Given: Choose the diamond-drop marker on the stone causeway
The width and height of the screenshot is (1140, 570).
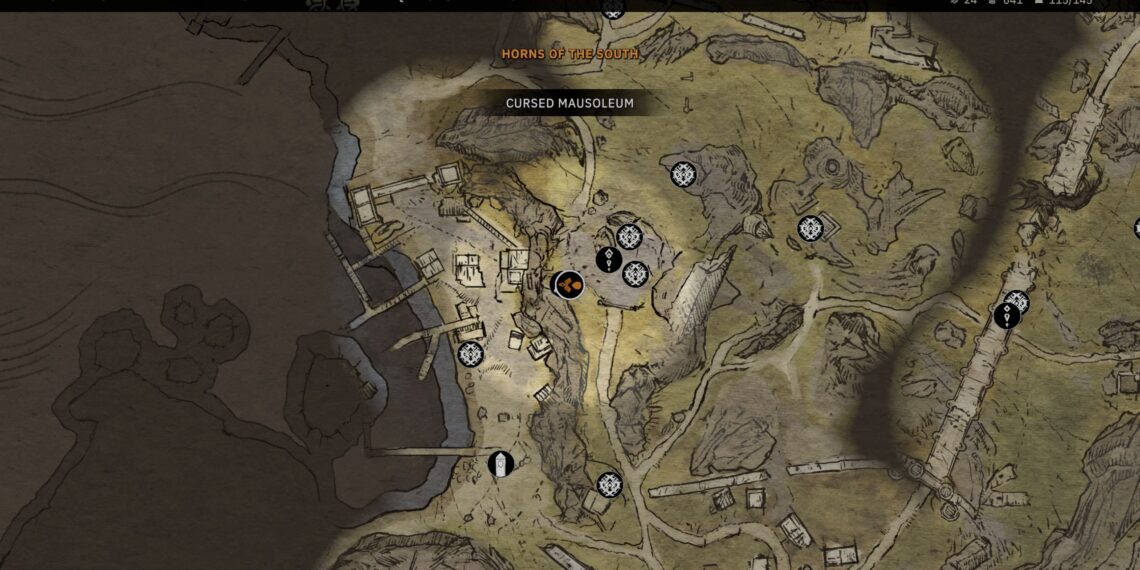Looking at the screenshot, I should tap(1007, 316).
